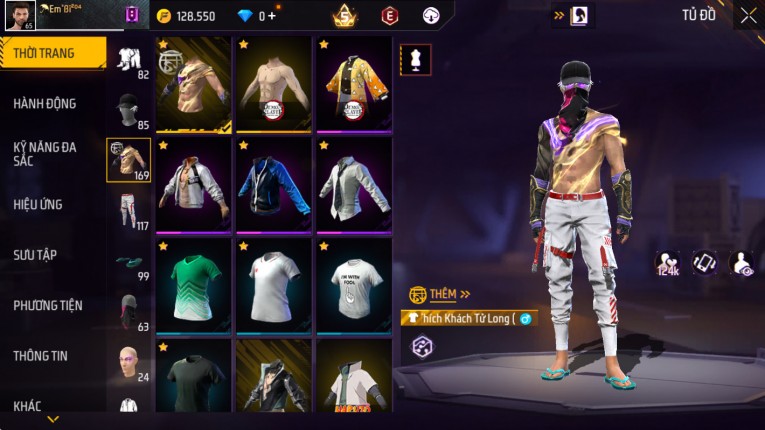Open the THỜI TRANG category
This screenshot has width=765, height=430.
[52, 53]
